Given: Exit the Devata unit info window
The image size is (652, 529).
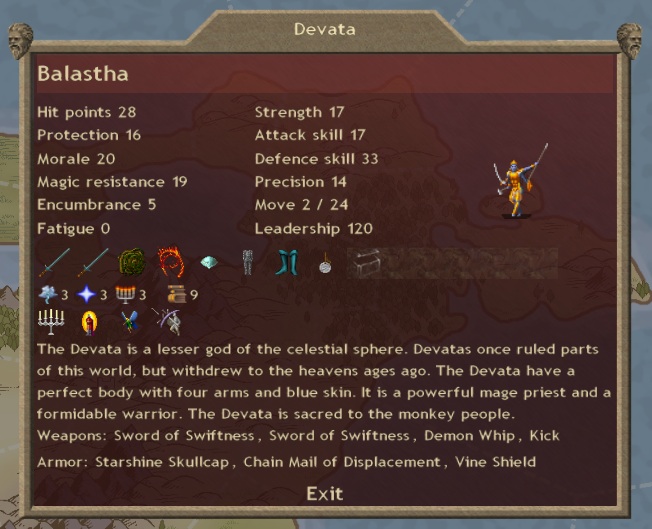Looking at the screenshot, I should coord(324,493).
